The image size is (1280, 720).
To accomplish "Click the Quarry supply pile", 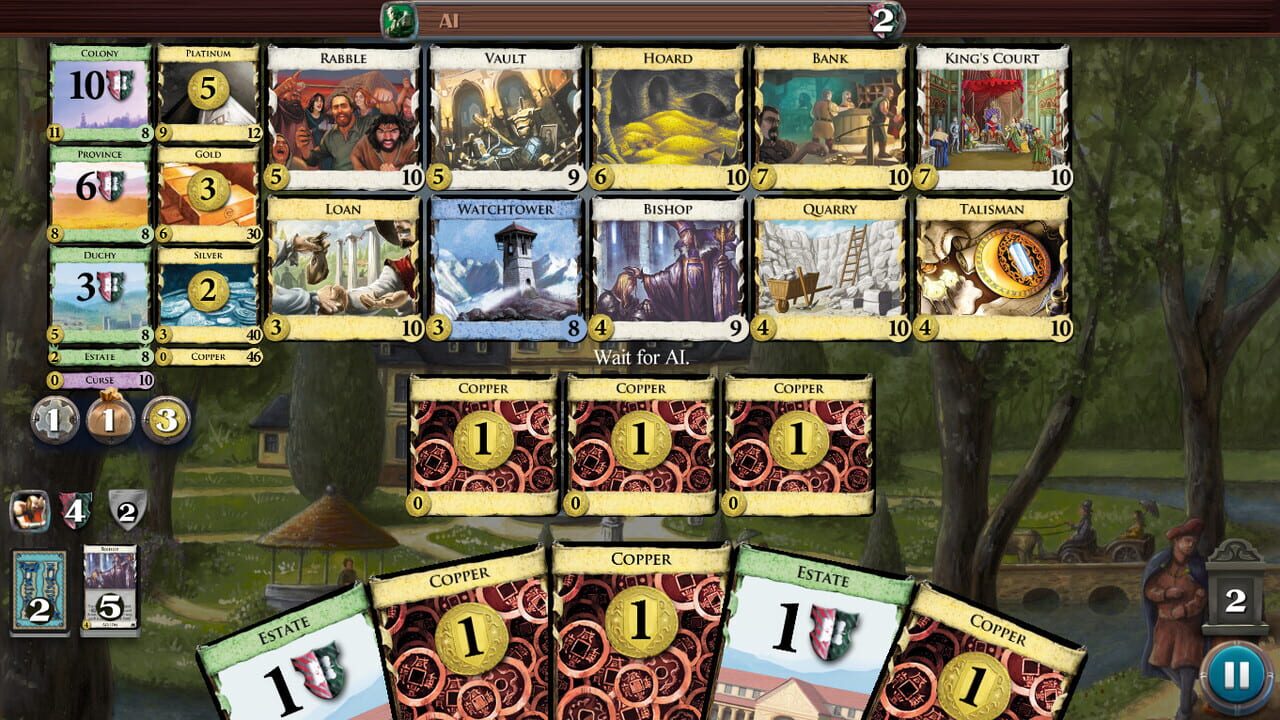I will pos(831,265).
